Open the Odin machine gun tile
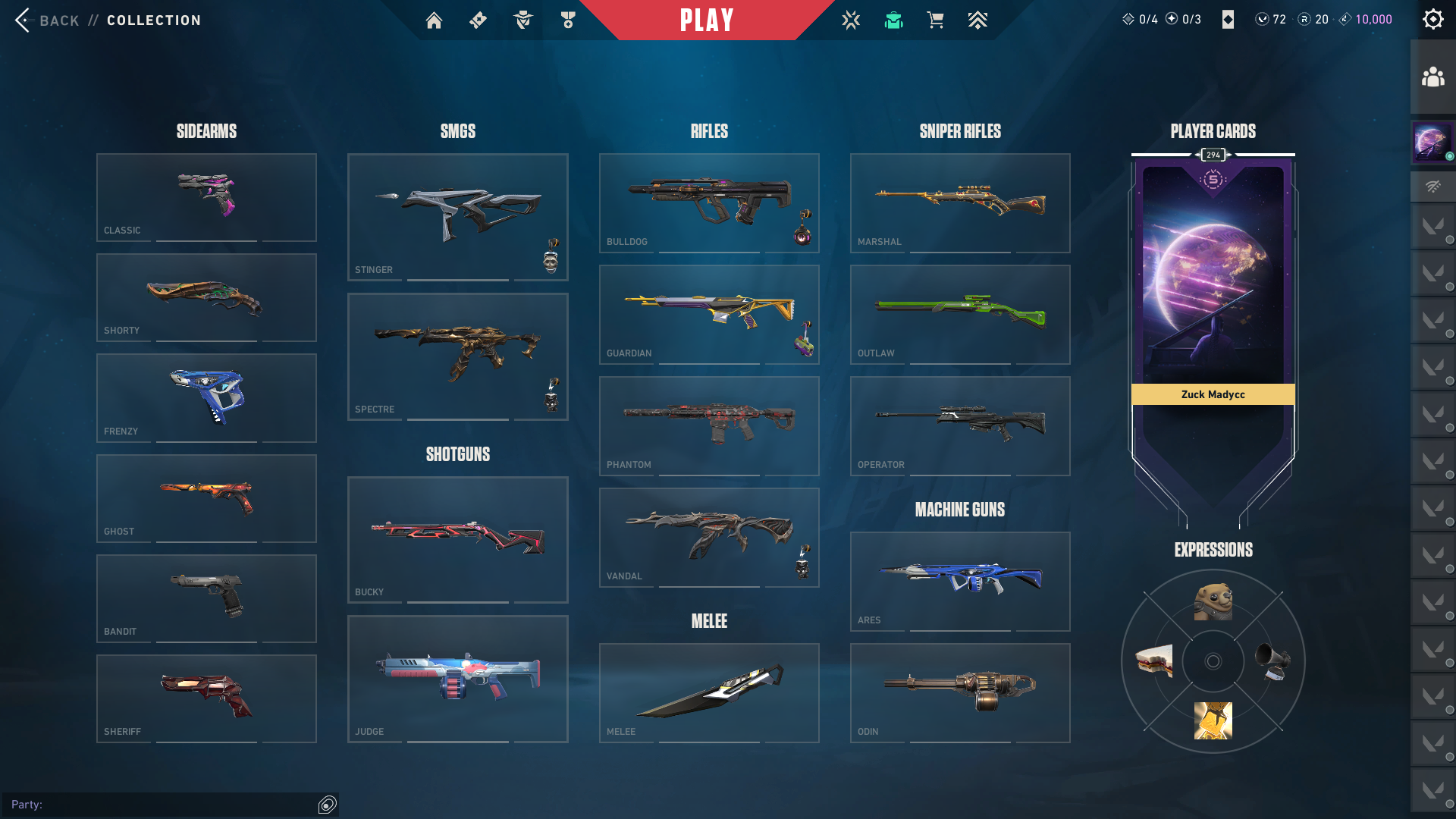Image resolution: width=1456 pixels, height=819 pixels. pyautogui.click(x=960, y=692)
